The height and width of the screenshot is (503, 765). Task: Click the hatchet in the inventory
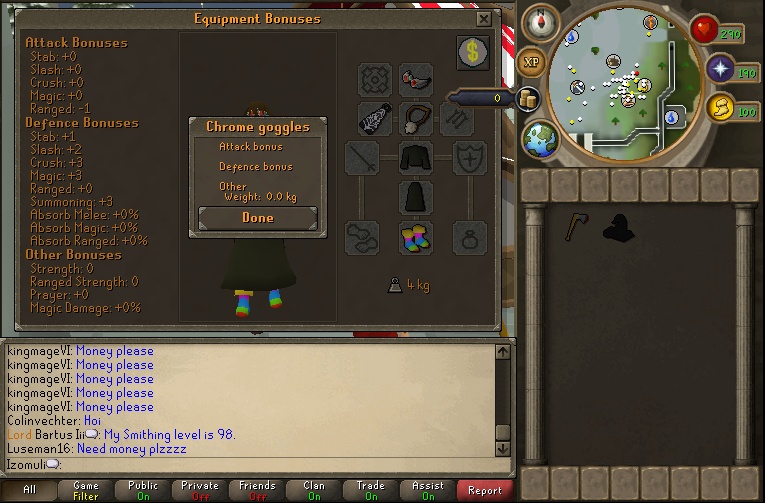(575, 227)
